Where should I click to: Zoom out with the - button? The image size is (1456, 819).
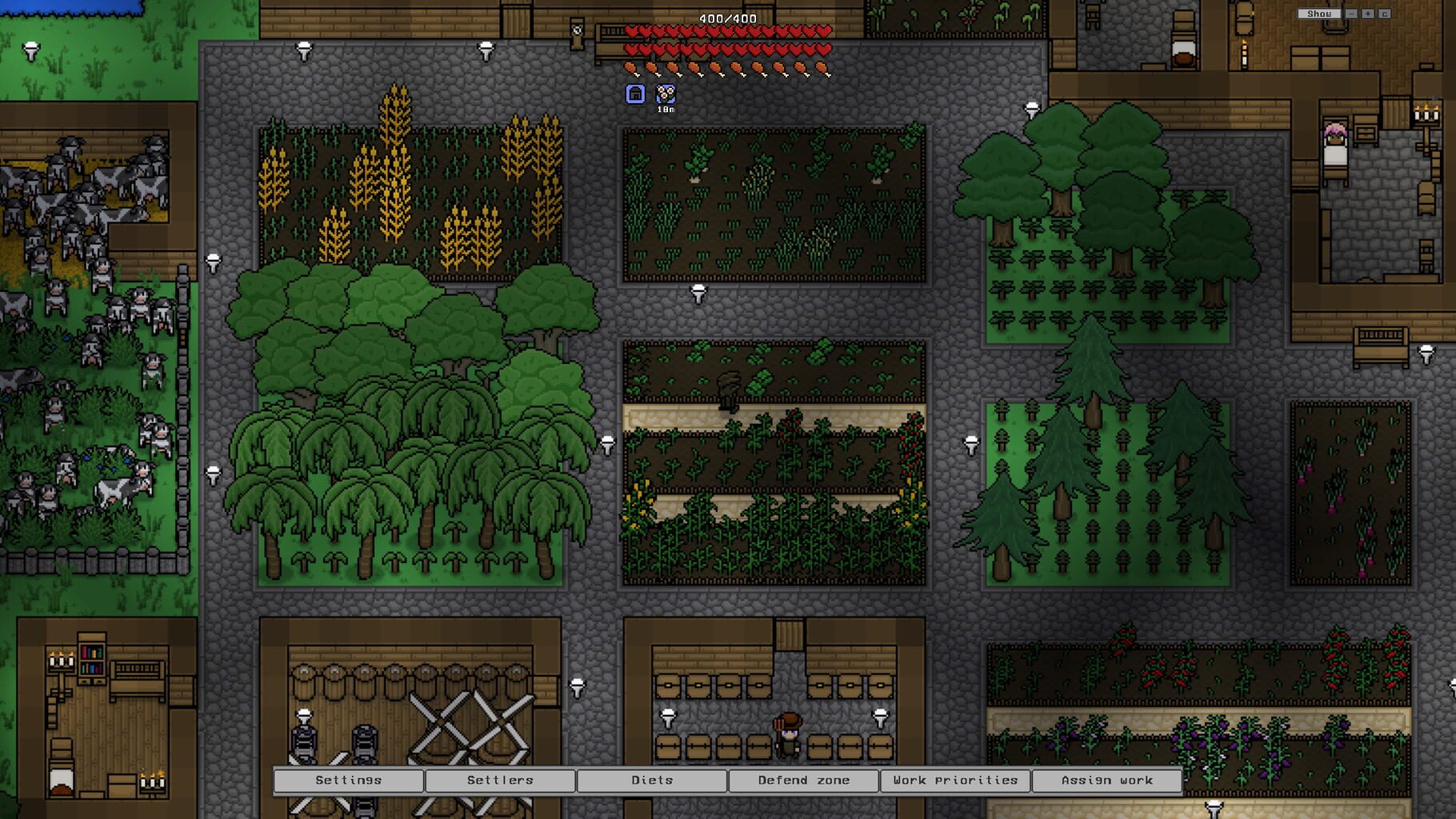[x=1350, y=14]
